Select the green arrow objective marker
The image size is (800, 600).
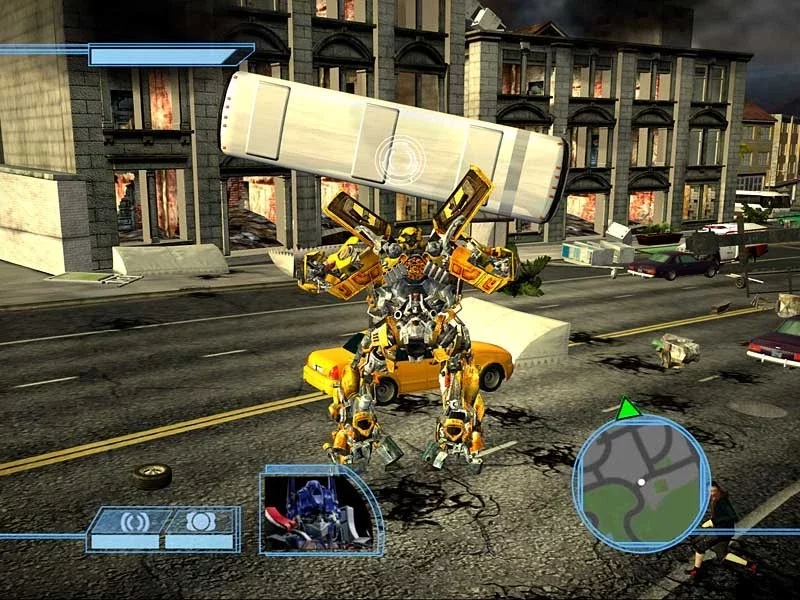pos(628,408)
